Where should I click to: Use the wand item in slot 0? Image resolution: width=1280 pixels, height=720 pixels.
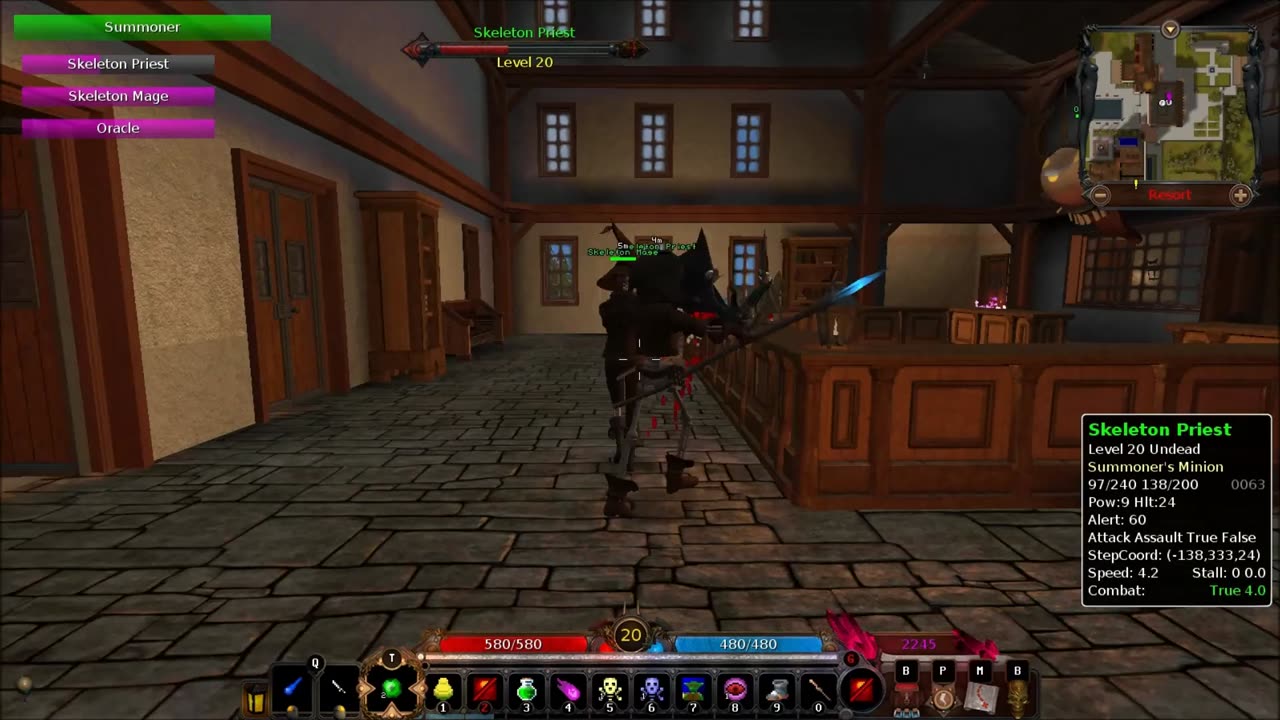pos(818,689)
